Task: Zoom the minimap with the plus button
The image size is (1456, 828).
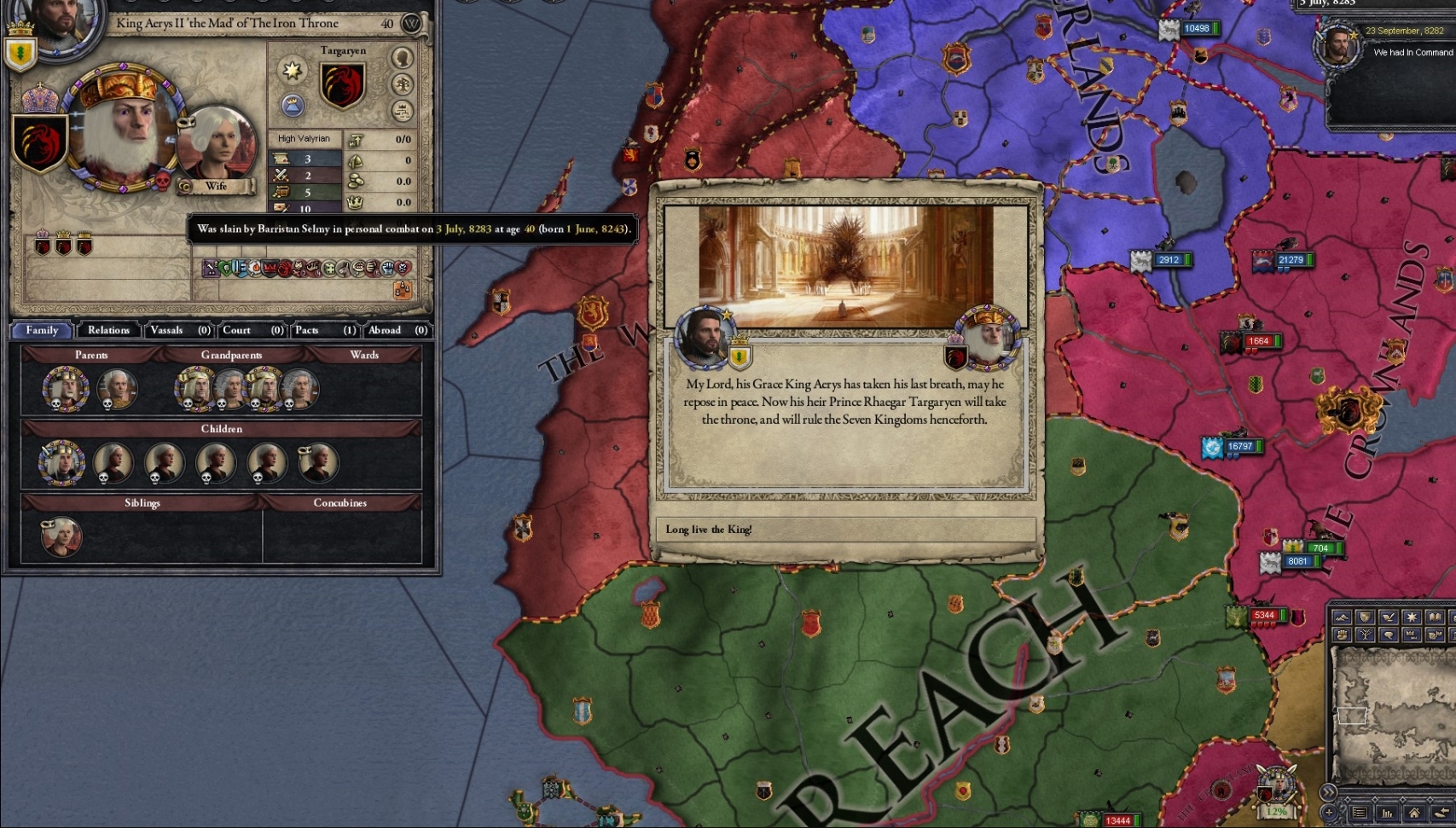Action: pyautogui.click(x=1329, y=813)
